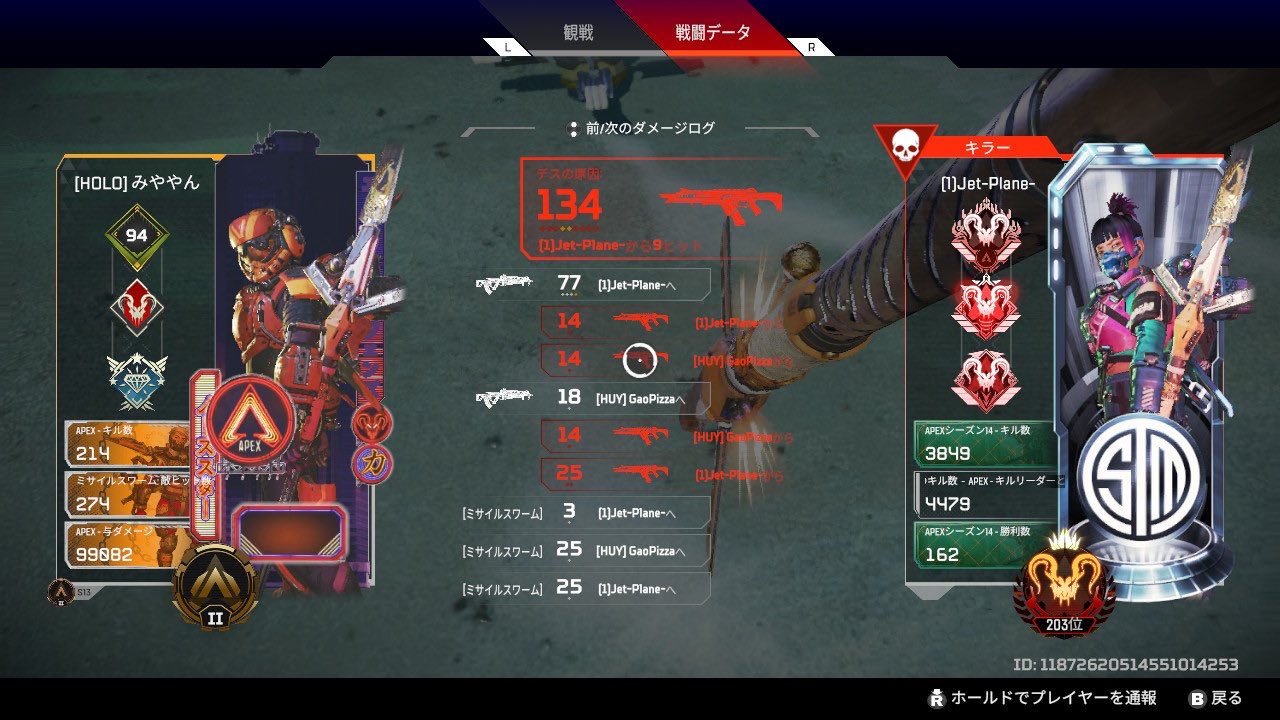
Task: Click the blue diamond weapon mastery badge
Action: coord(136,376)
